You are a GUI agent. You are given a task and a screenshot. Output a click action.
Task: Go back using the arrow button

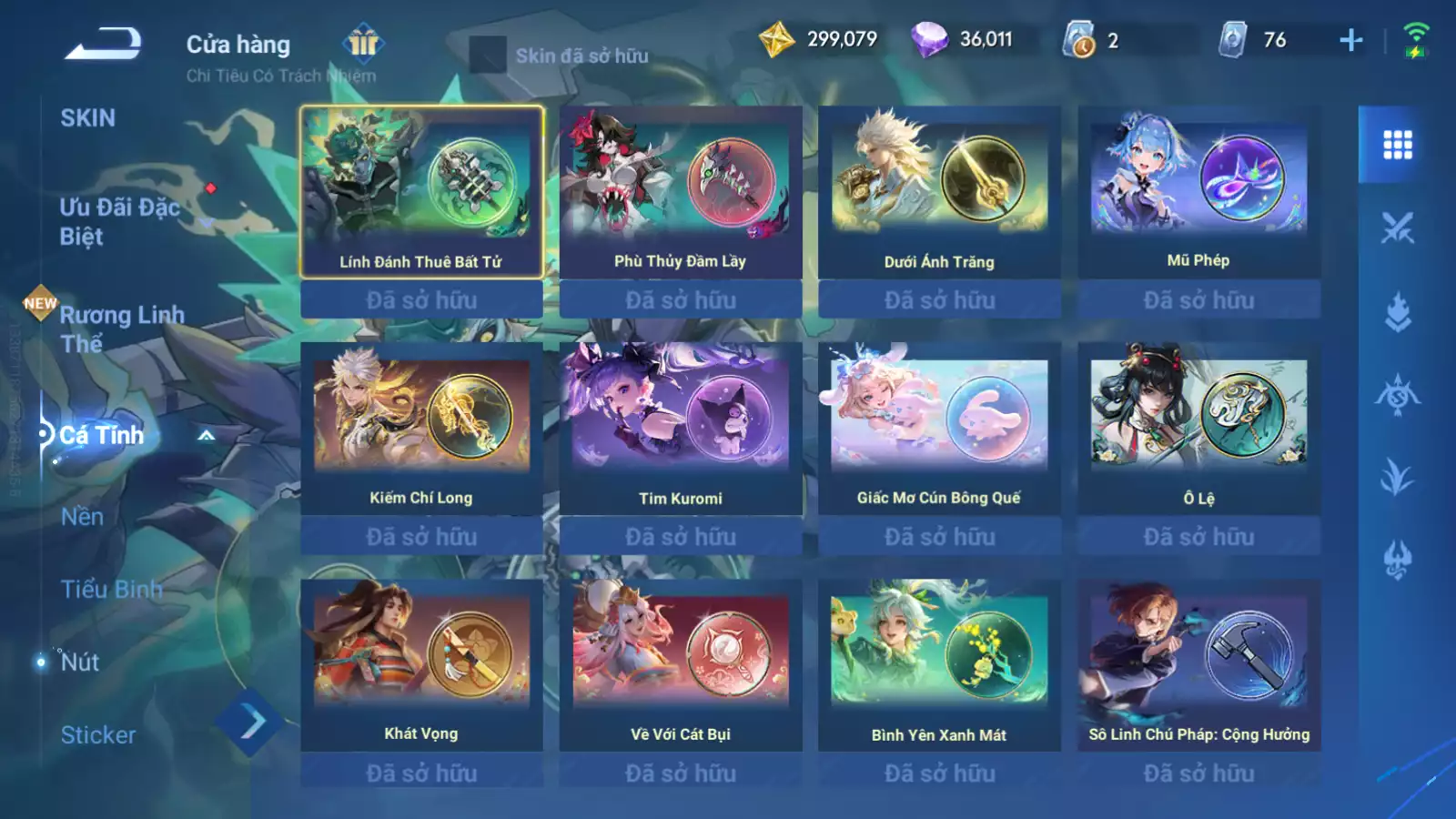coord(103,44)
